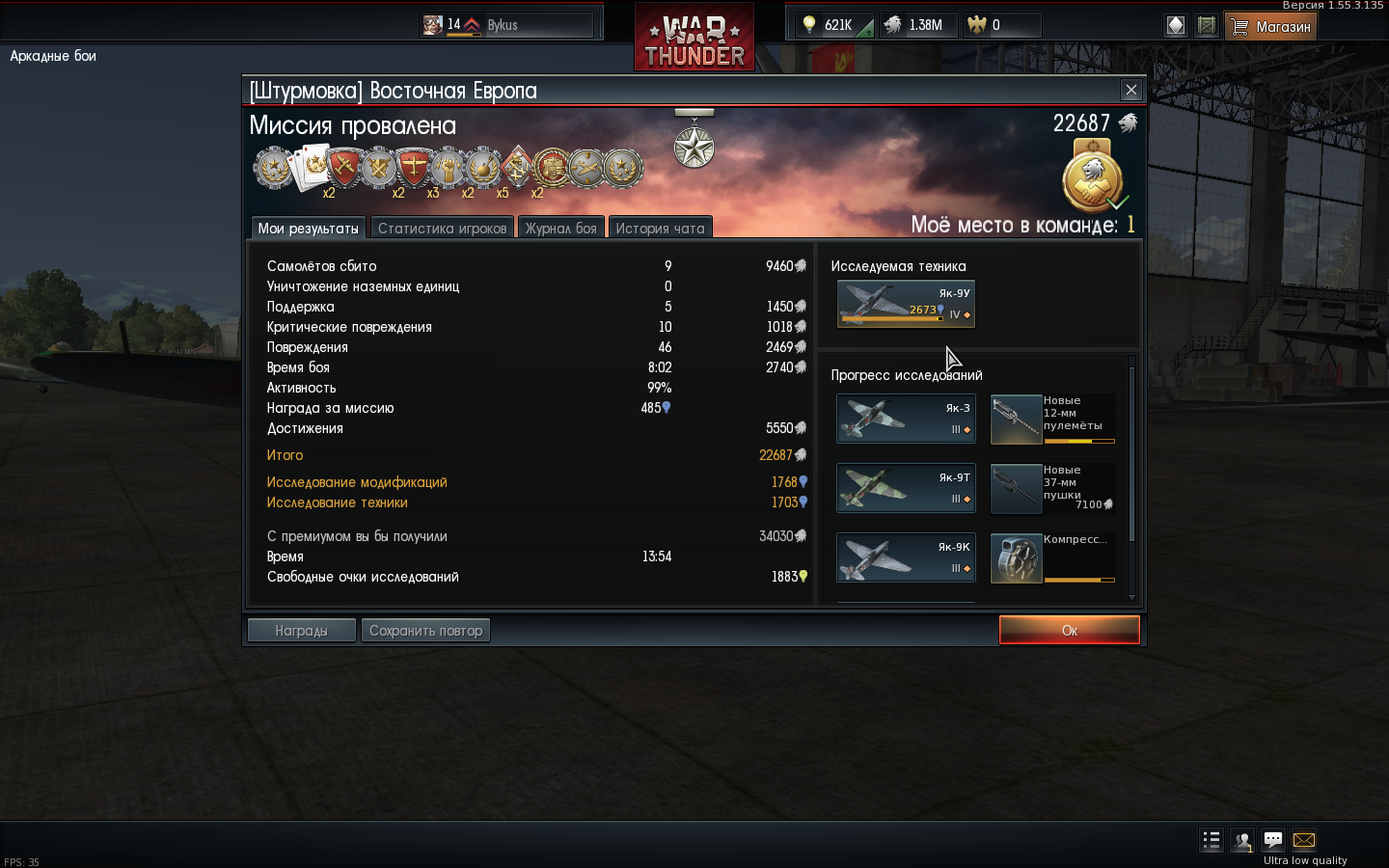This screenshot has width=1389, height=868.
Task: Pick the Як-9К aircraft tile
Action: point(906,557)
